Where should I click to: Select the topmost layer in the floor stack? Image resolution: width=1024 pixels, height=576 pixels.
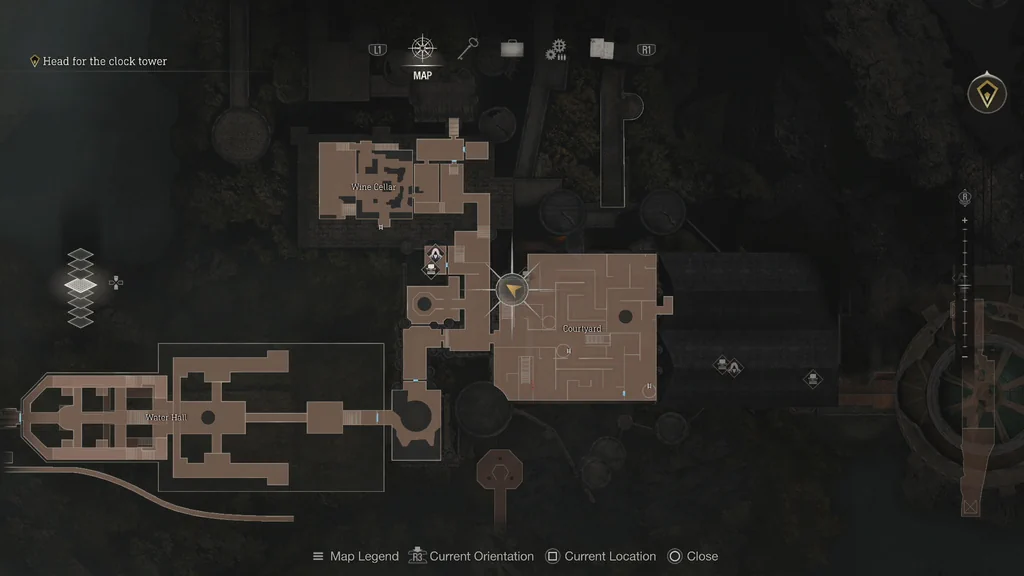[x=80, y=254]
